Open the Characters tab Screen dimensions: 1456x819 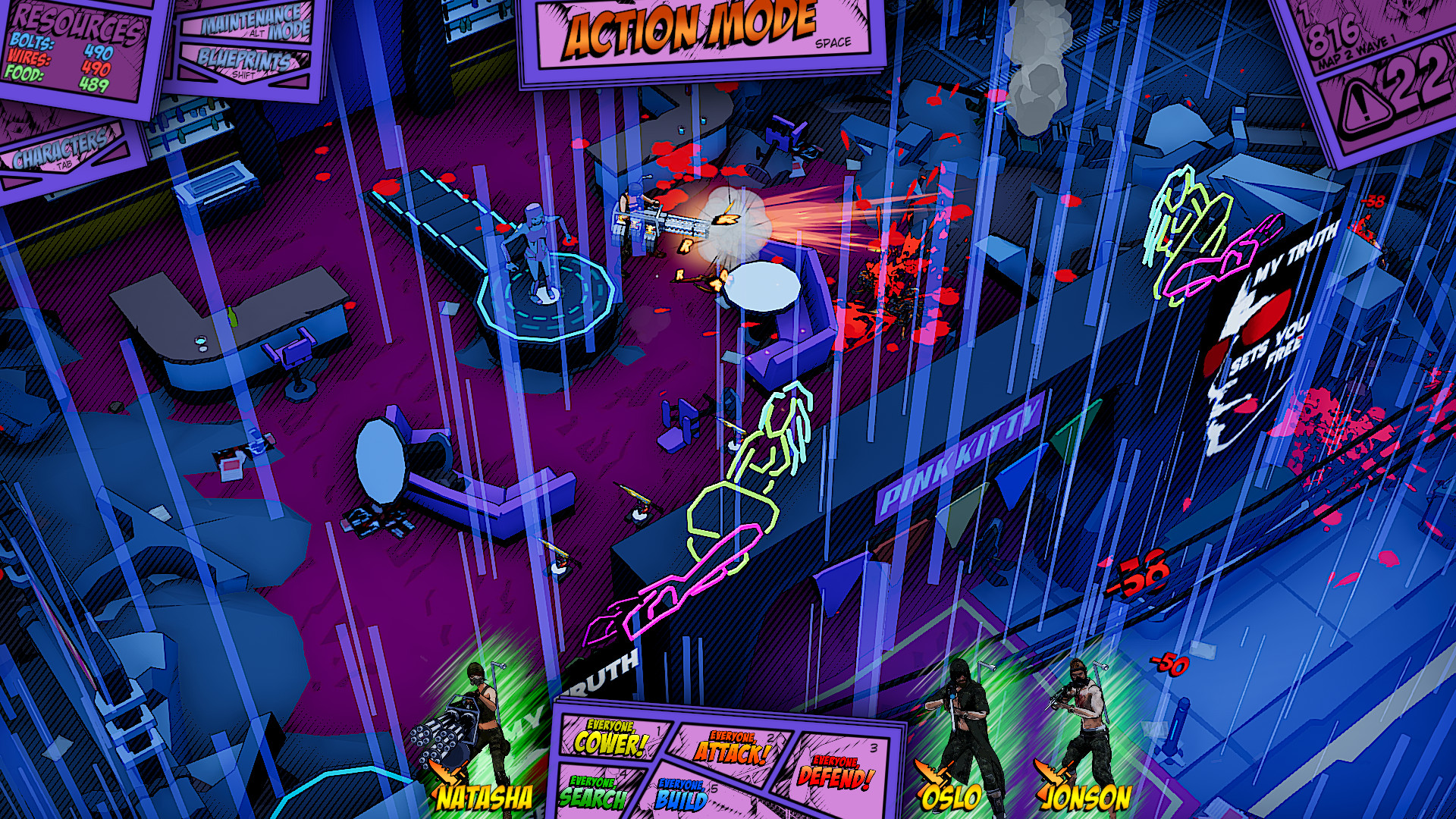61,148
